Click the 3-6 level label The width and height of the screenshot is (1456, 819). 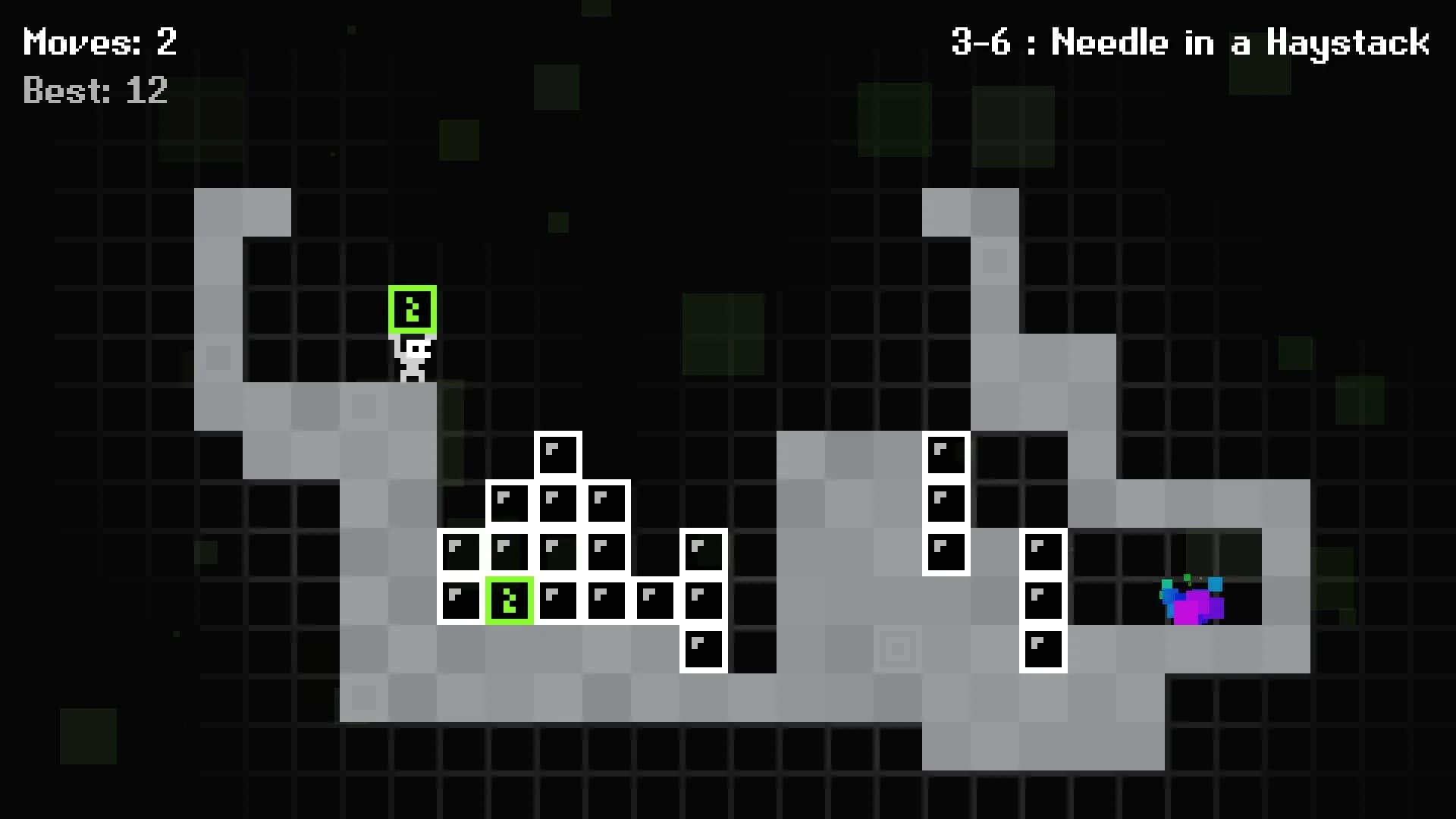[982, 43]
